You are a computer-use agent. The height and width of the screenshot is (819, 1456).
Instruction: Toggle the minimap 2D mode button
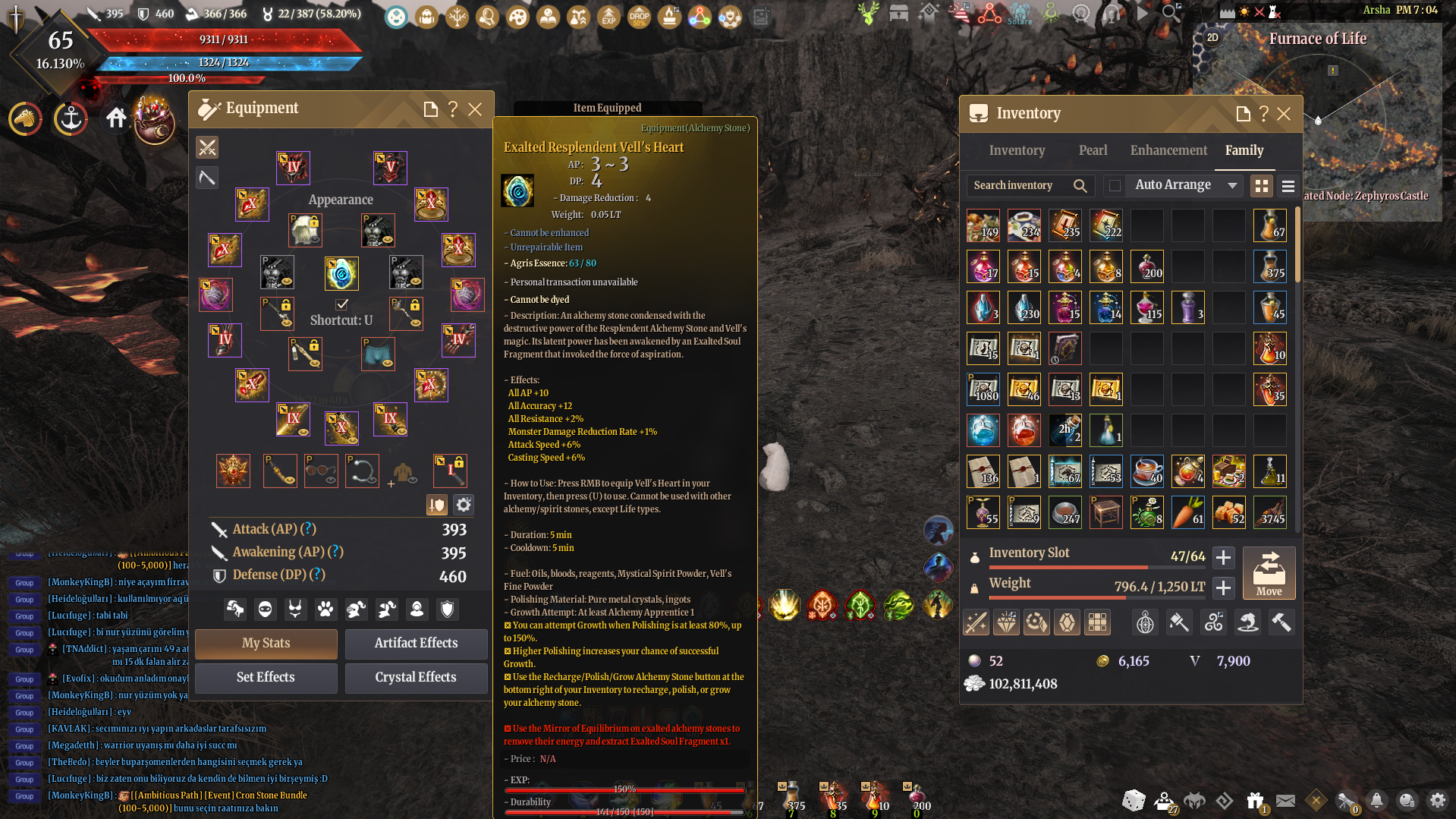(1212, 38)
